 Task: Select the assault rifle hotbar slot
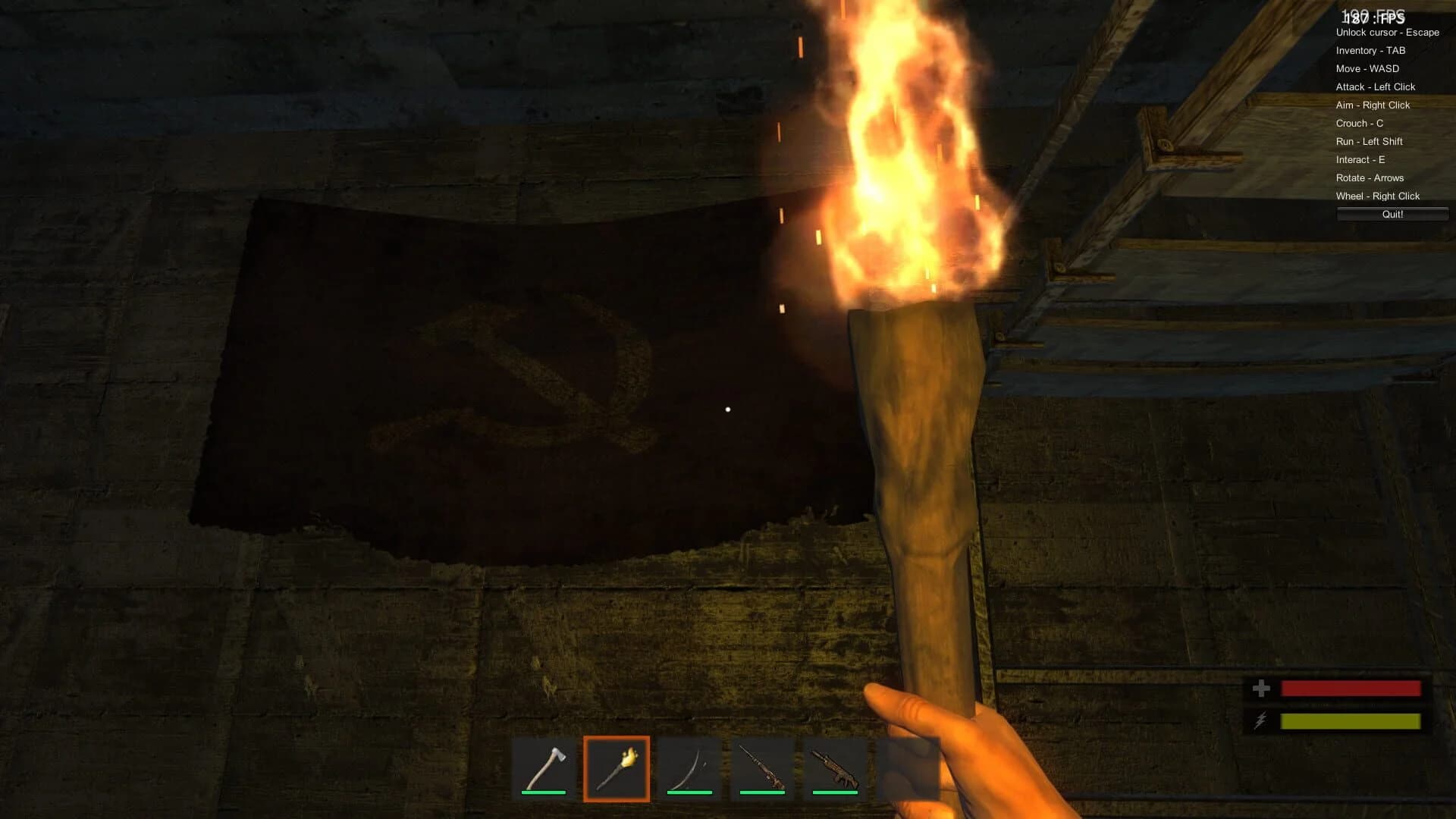click(x=836, y=767)
